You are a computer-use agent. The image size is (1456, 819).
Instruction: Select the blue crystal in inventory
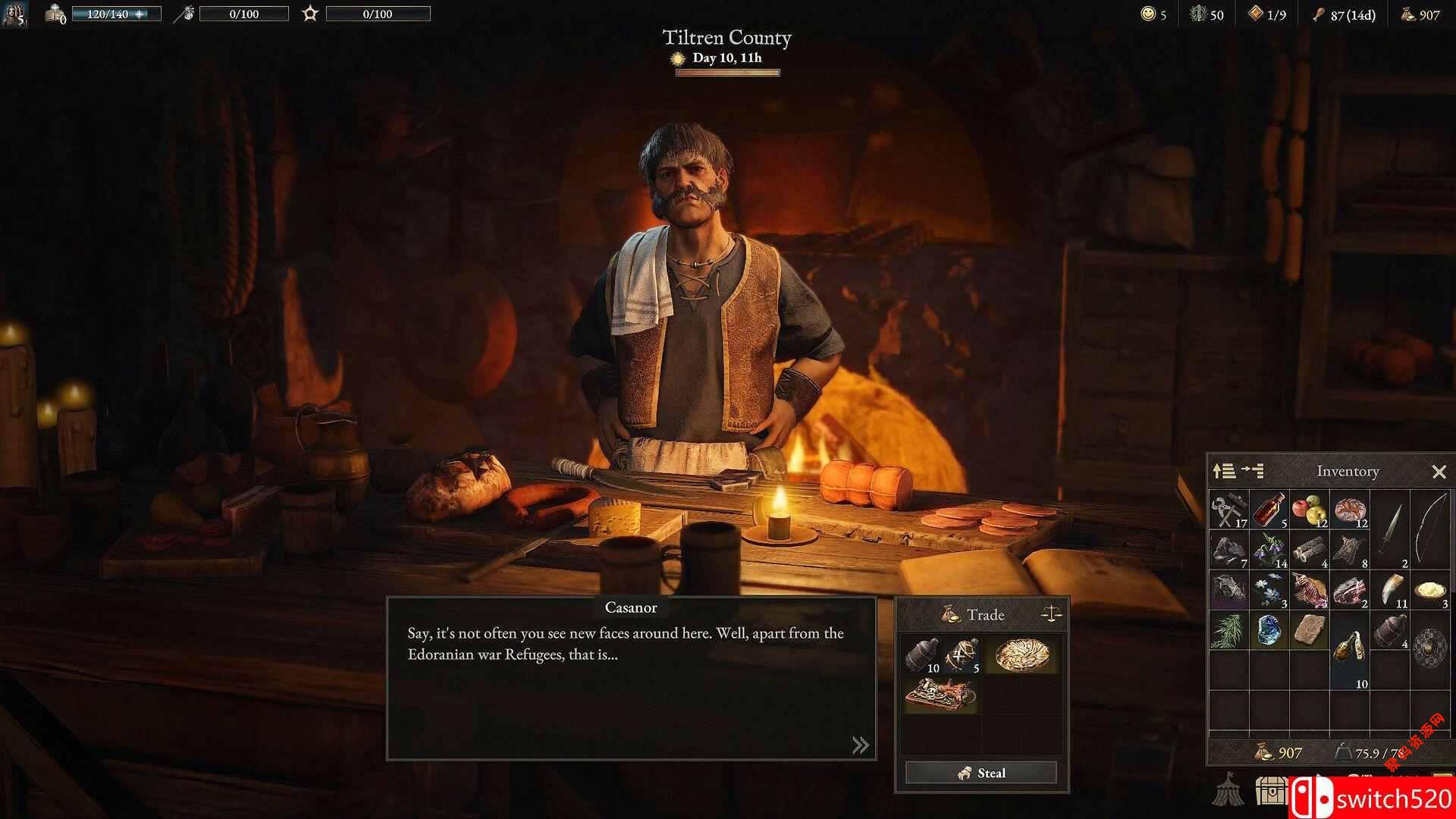pyautogui.click(x=1269, y=630)
